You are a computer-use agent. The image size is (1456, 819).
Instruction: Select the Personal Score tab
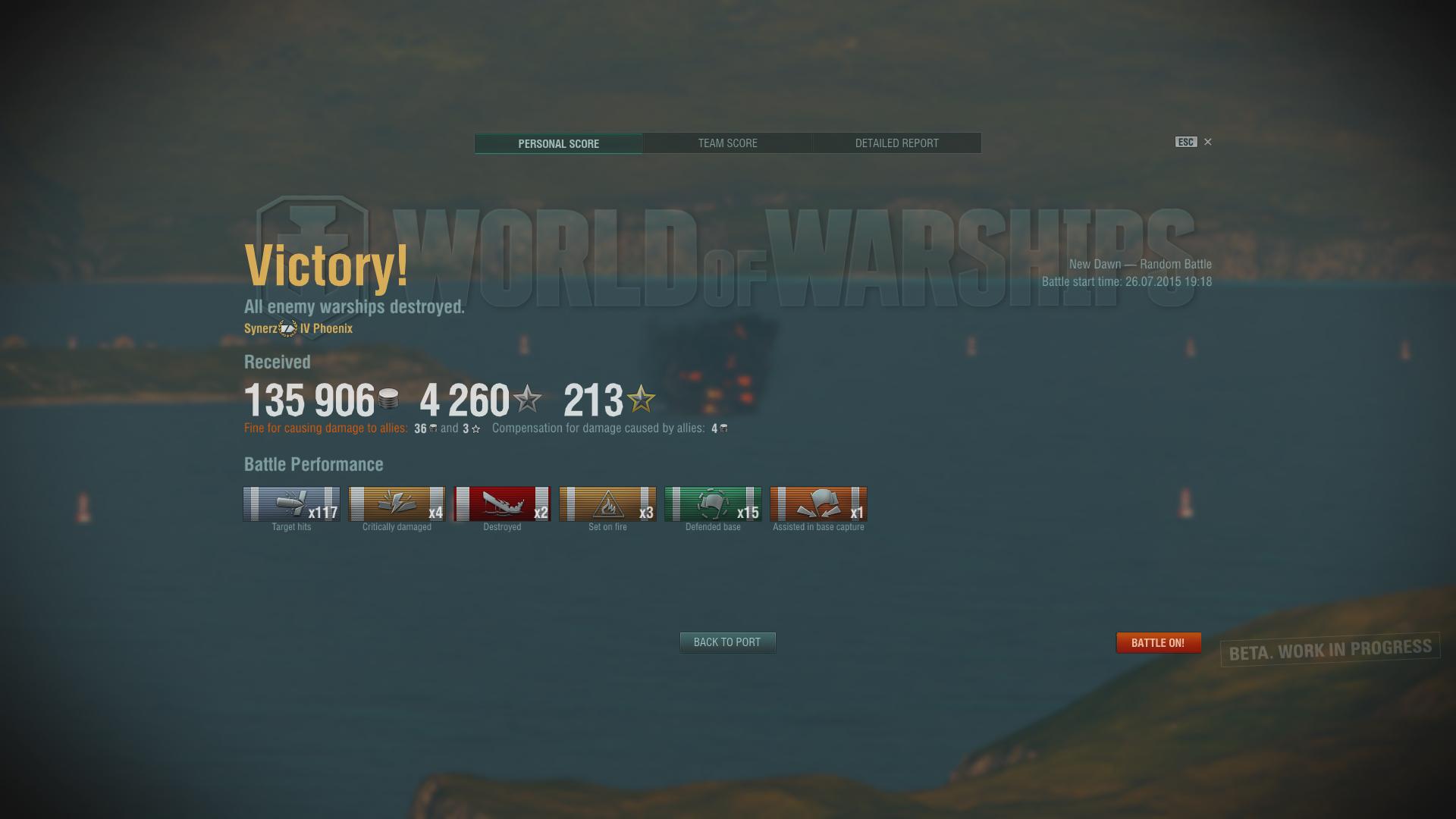click(558, 143)
